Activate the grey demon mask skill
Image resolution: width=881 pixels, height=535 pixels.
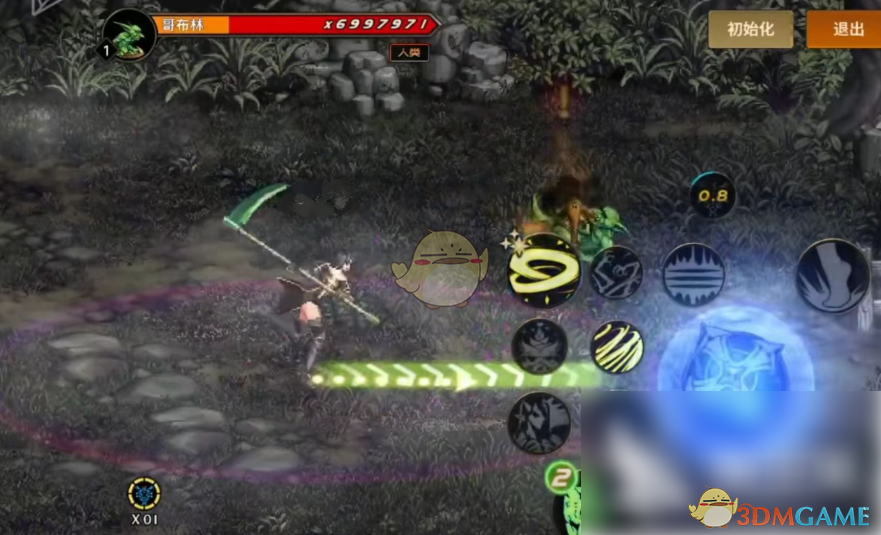tap(541, 346)
